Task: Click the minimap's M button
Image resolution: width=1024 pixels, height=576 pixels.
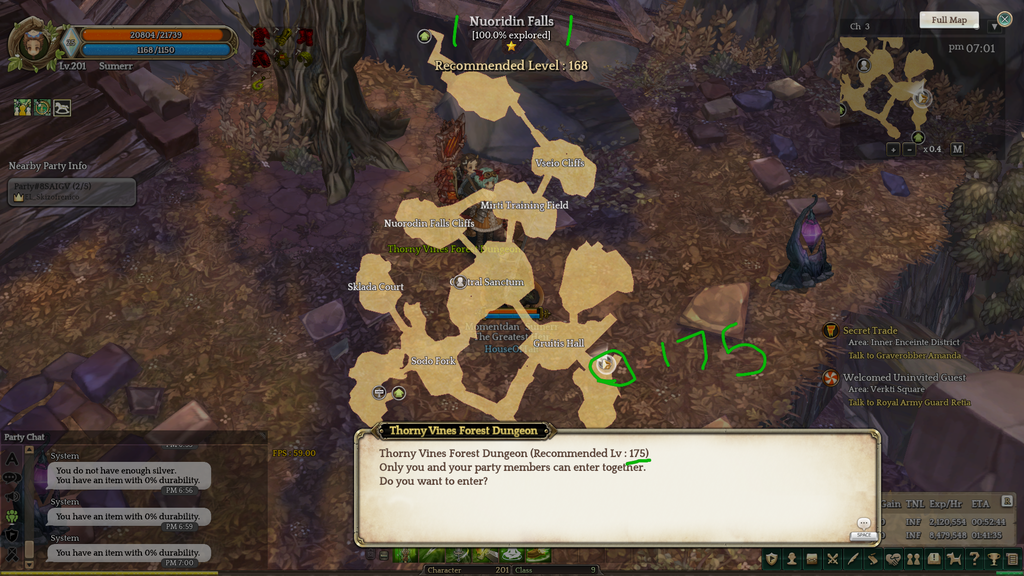Action: point(957,149)
